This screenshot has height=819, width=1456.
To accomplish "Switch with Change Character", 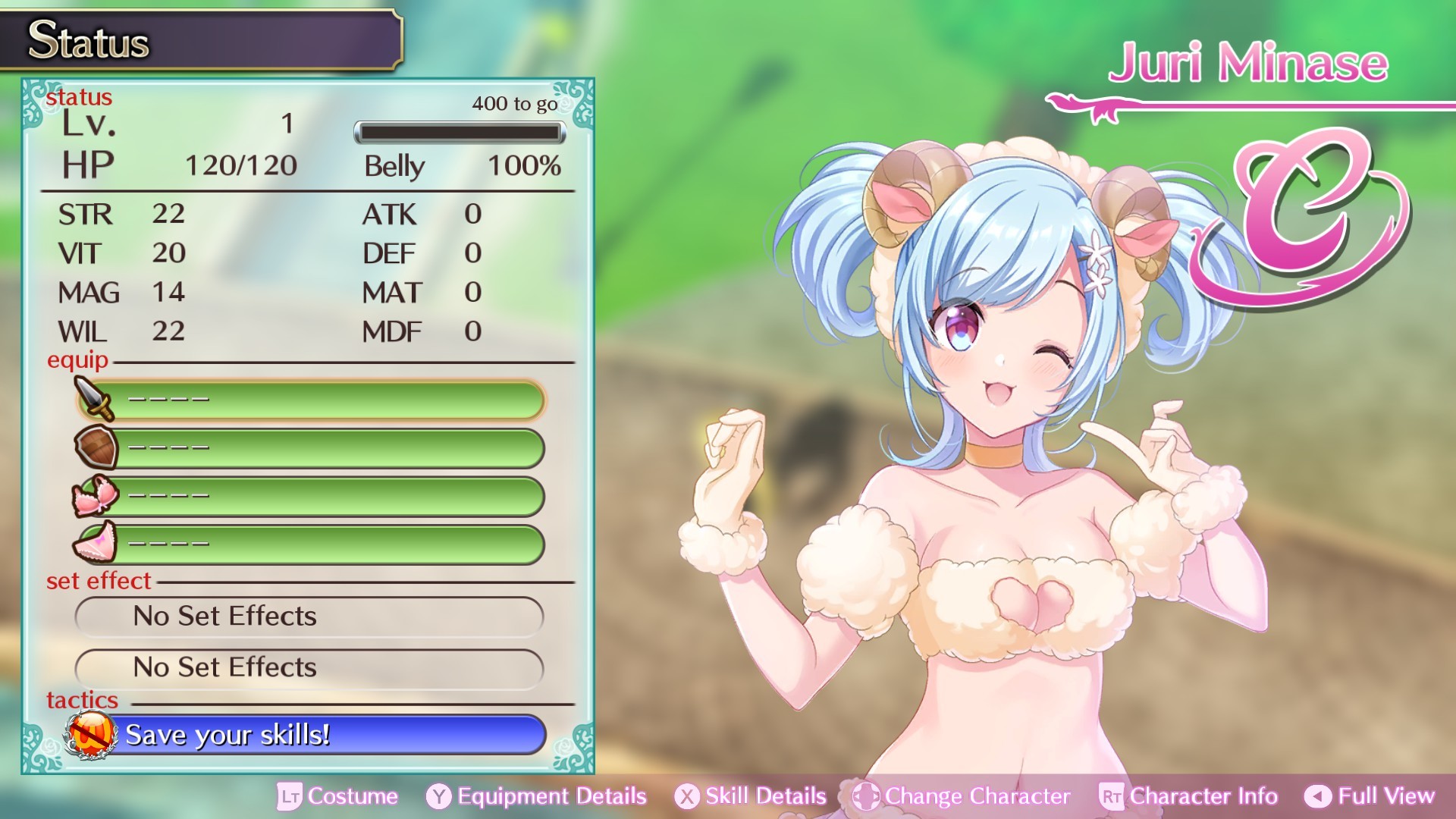I will click(x=962, y=796).
